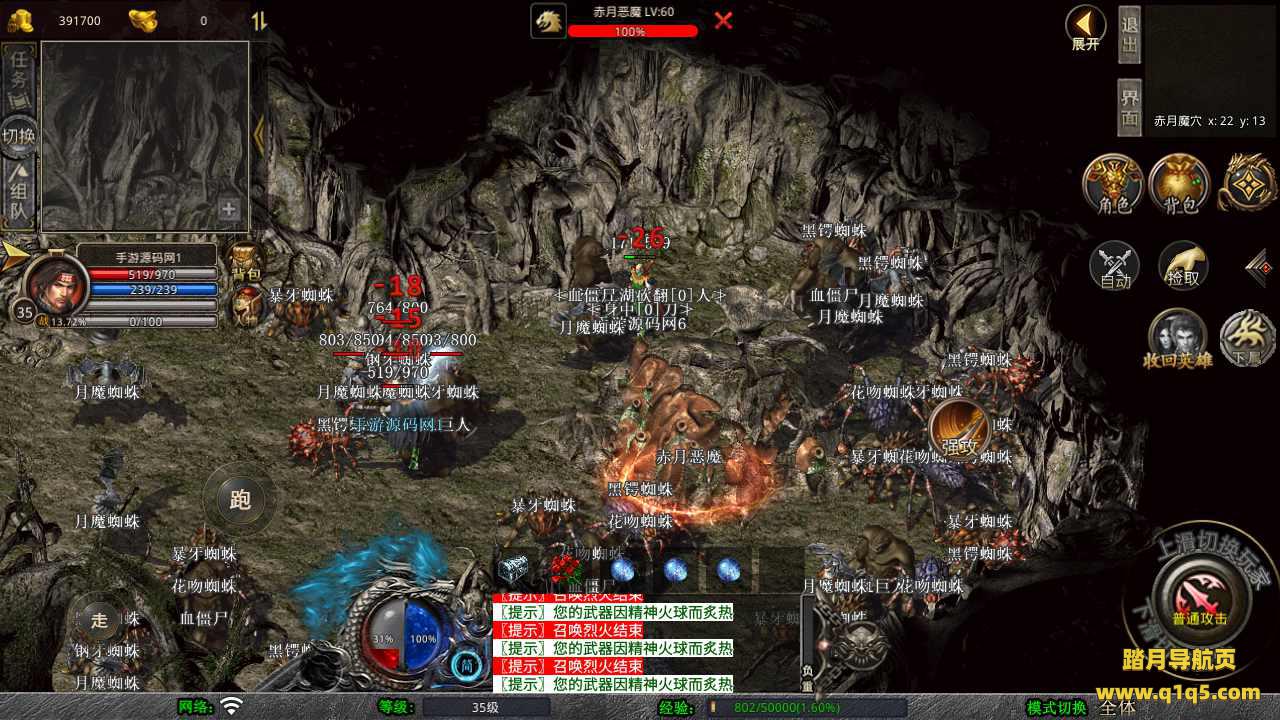Open the 下属 subordinates icon

tap(1246, 338)
